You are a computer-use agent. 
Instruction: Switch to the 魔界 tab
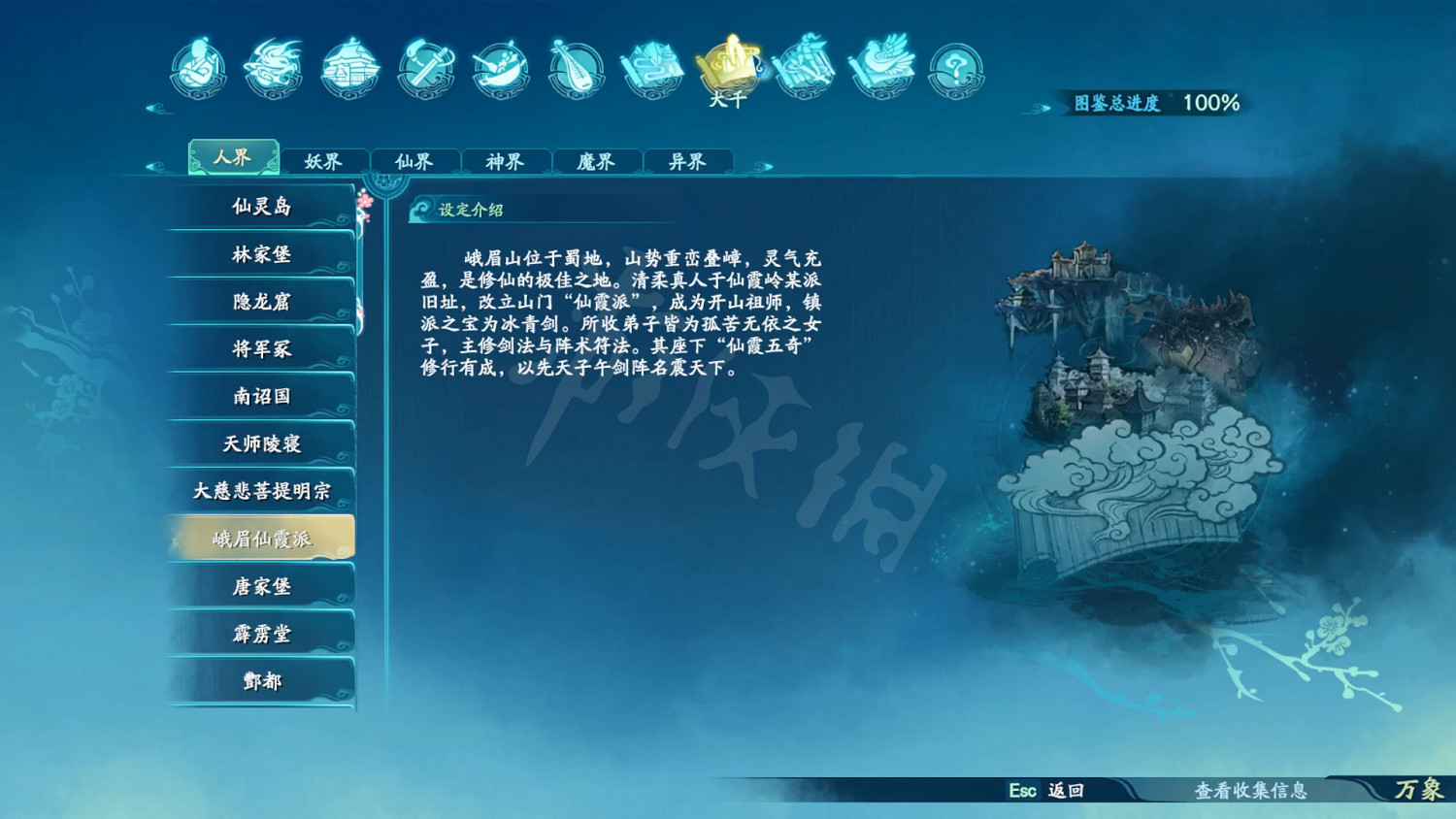point(598,161)
